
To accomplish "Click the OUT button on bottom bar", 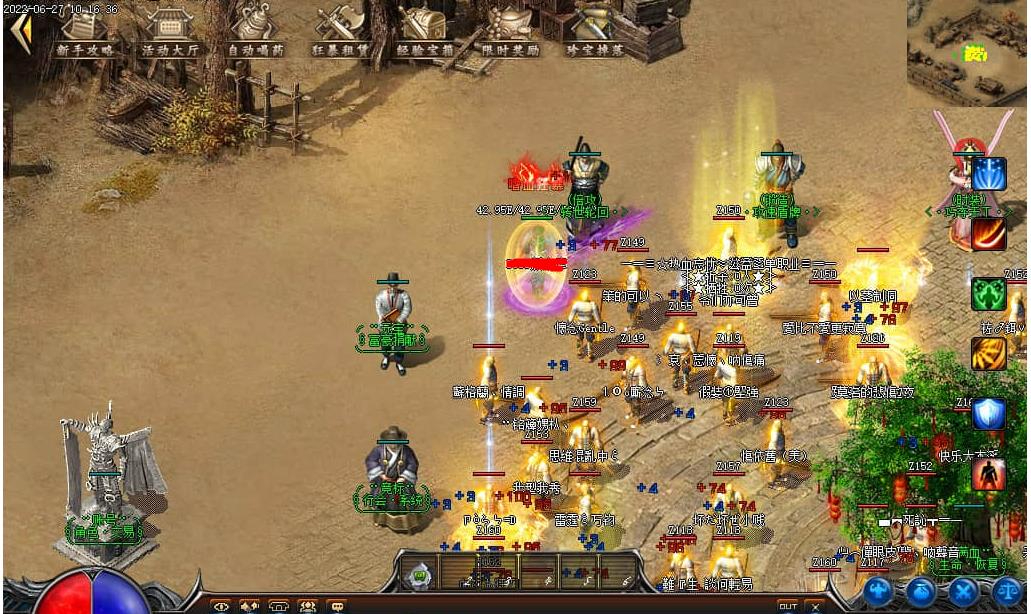I will (788, 606).
